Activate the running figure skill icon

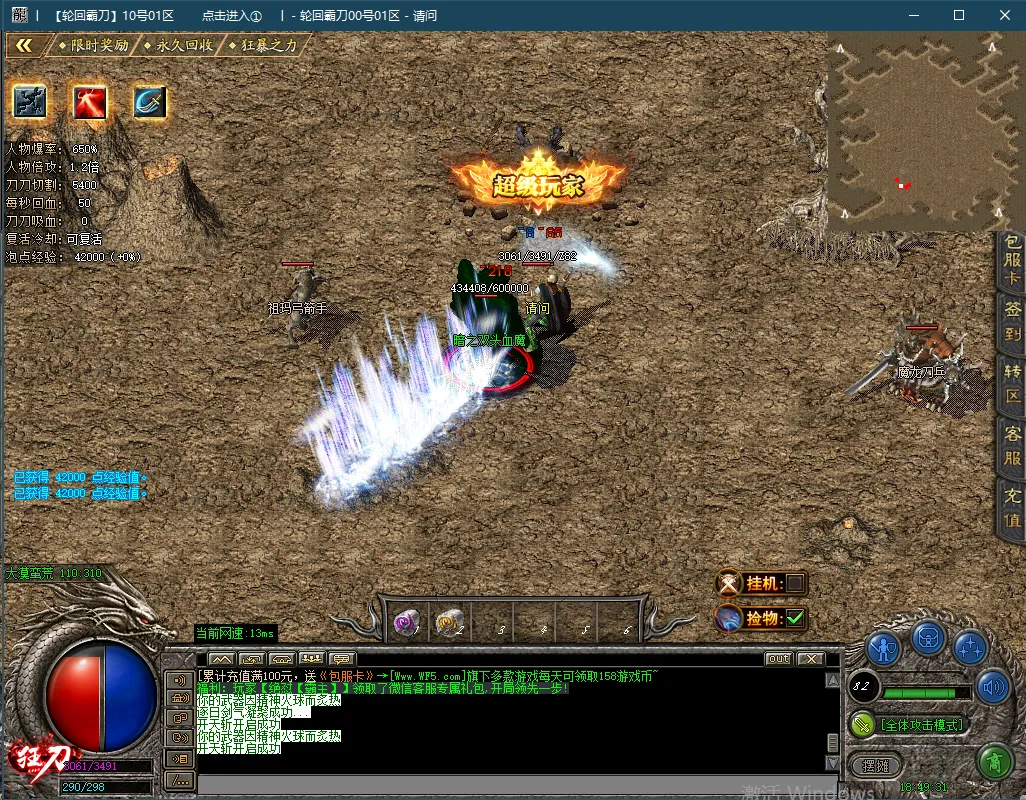30,101
